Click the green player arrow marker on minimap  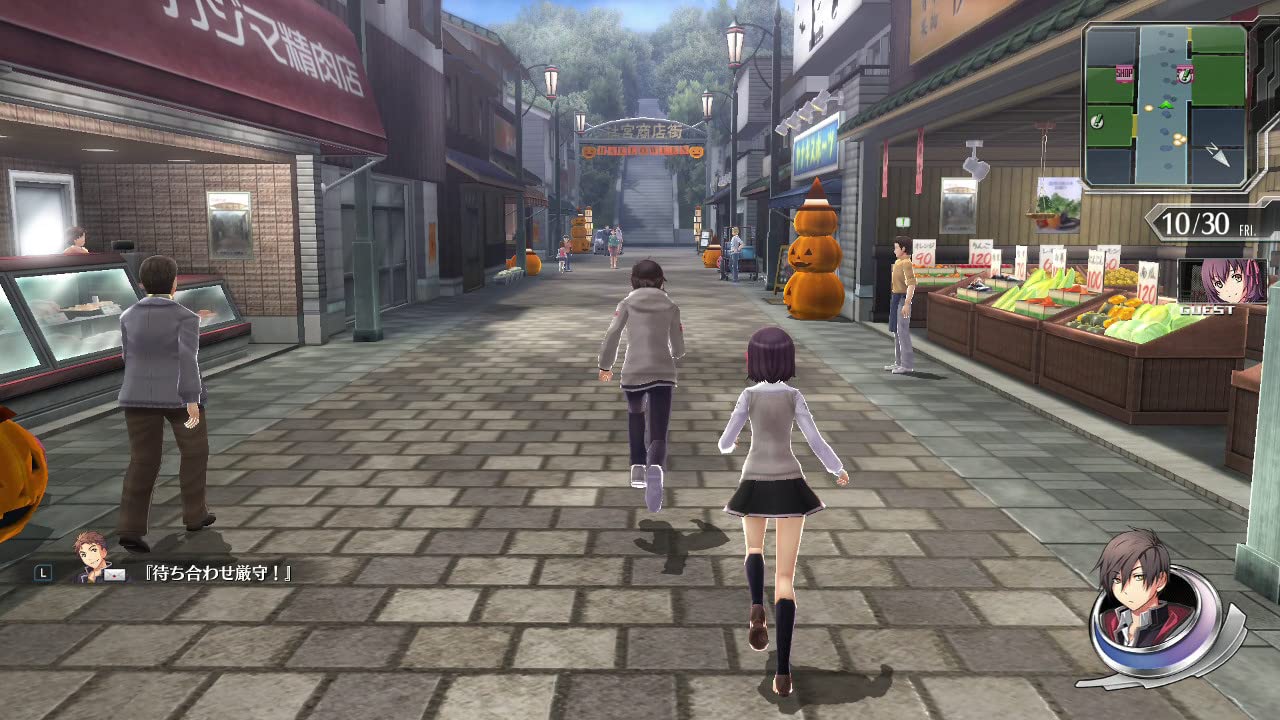tap(1166, 105)
